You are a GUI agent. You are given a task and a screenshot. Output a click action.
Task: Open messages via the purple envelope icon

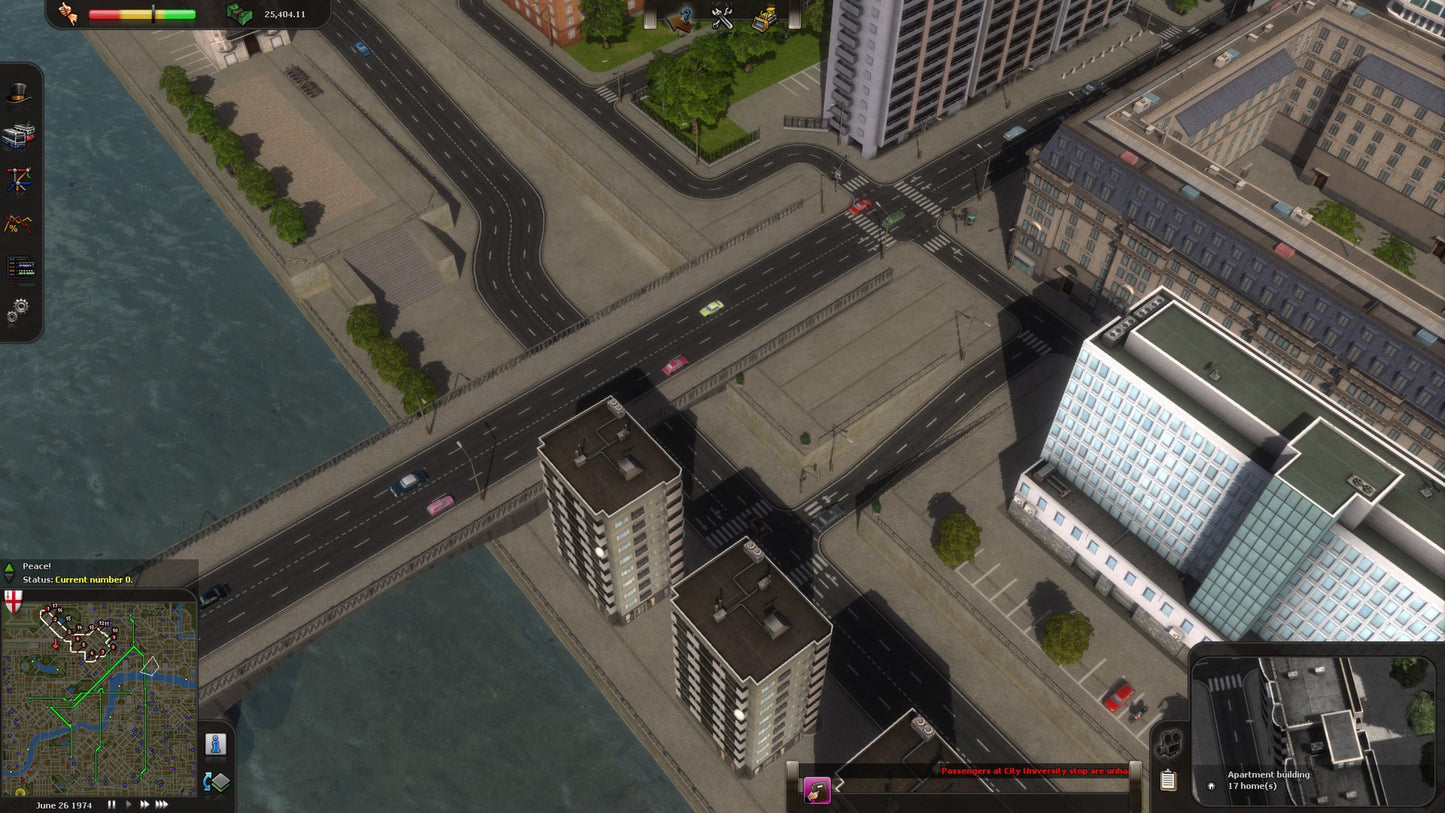point(818,790)
